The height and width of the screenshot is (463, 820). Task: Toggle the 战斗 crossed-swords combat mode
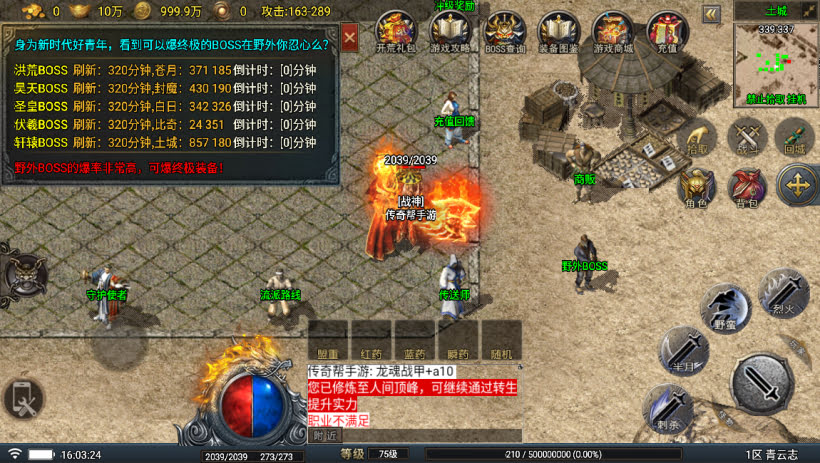coord(746,136)
